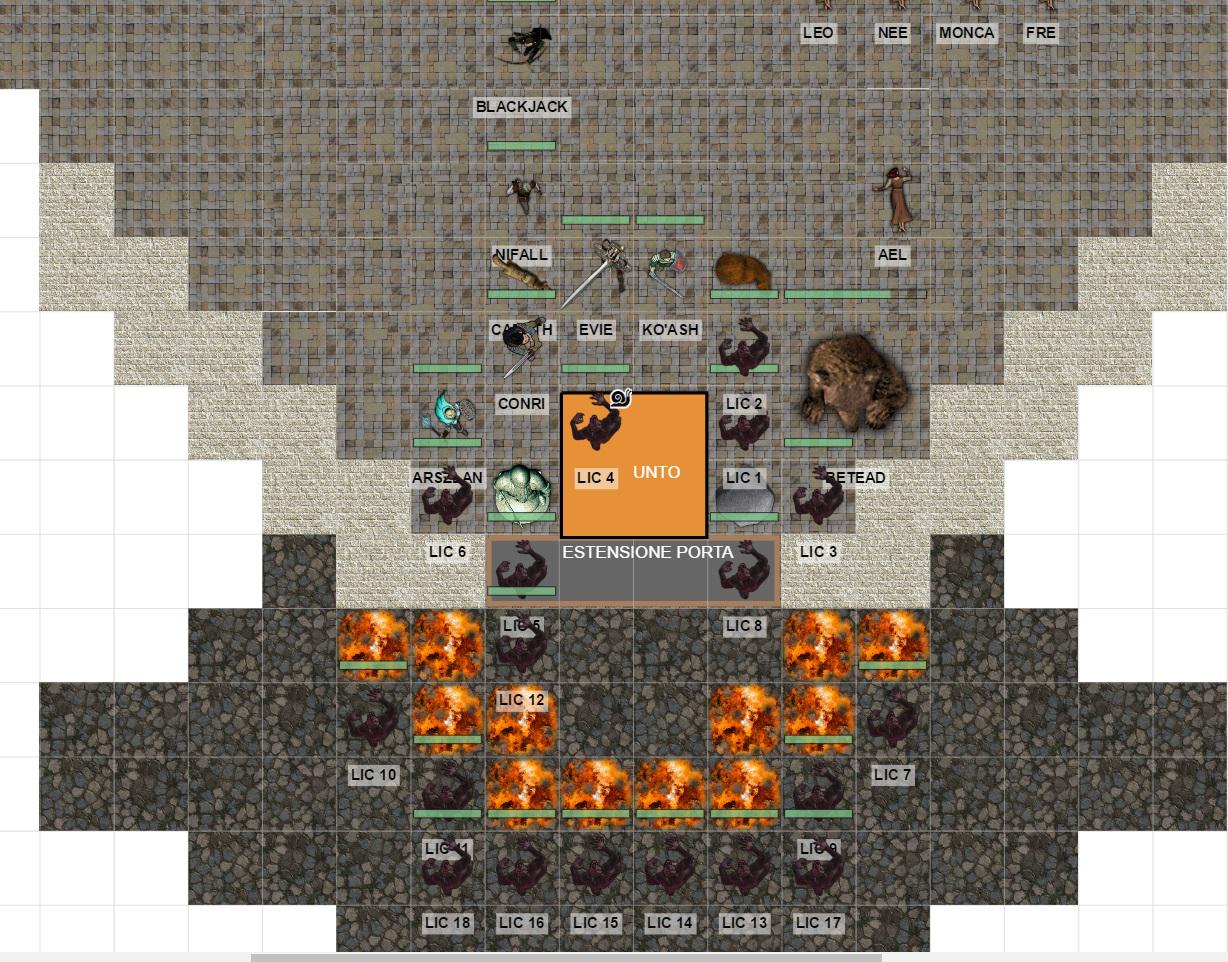Screen dimensions: 1228x962
Task: Select the LIC 15 creature token
Action: pyautogui.click(x=596, y=868)
